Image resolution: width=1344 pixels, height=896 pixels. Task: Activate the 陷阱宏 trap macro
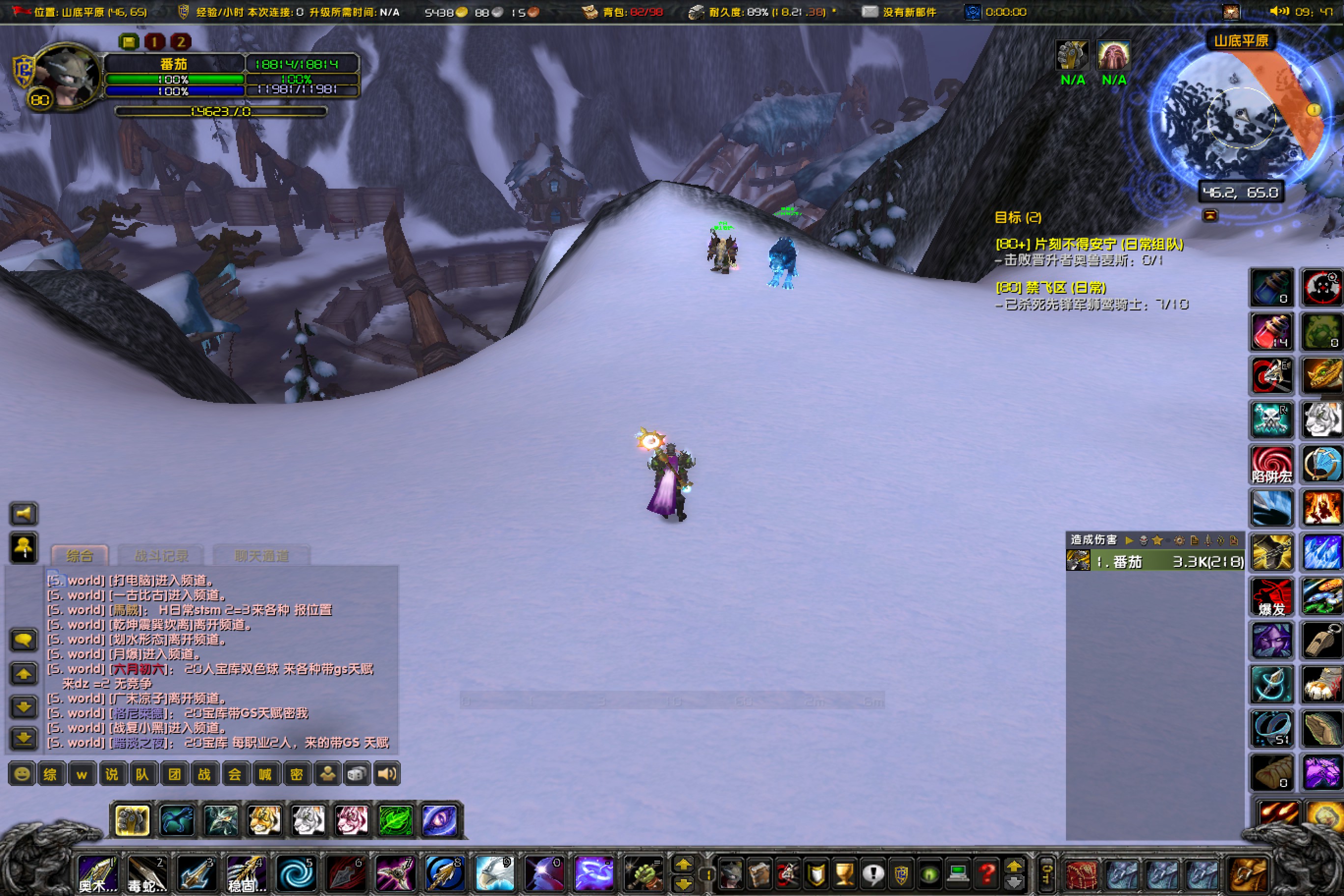(1270, 465)
